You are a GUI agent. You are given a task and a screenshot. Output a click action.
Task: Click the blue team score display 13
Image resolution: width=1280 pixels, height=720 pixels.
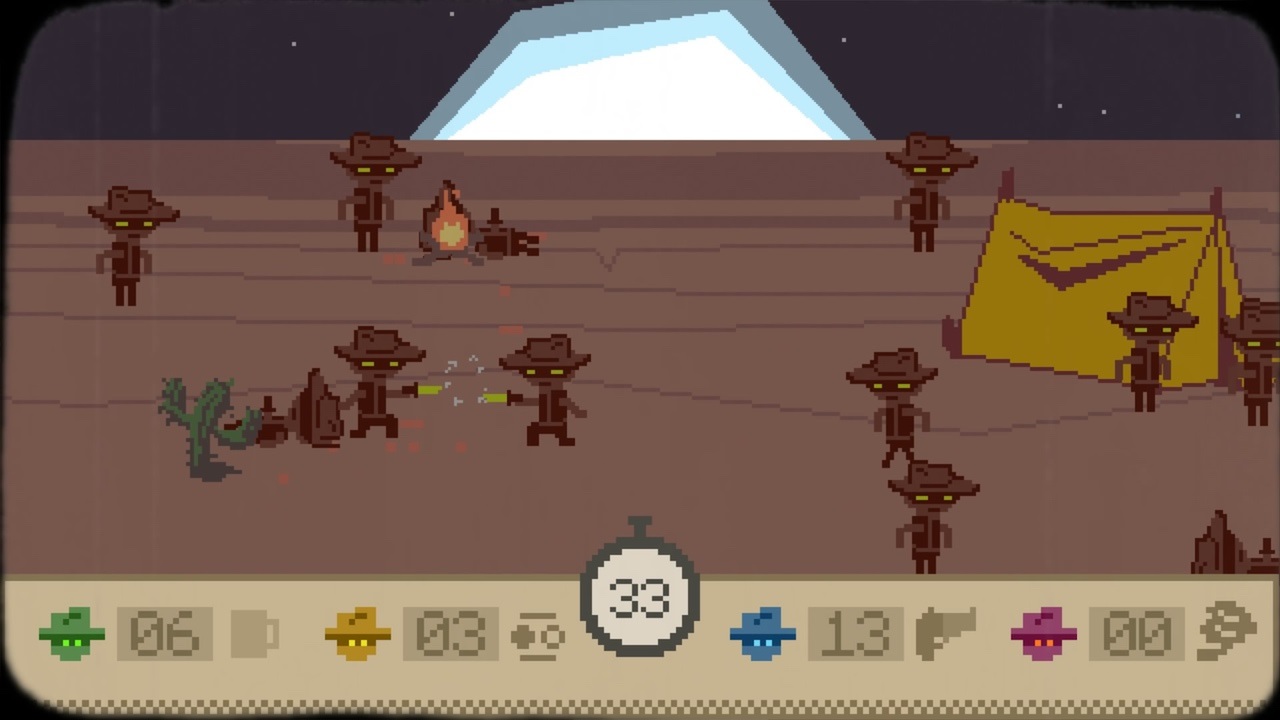tap(855, 633)
